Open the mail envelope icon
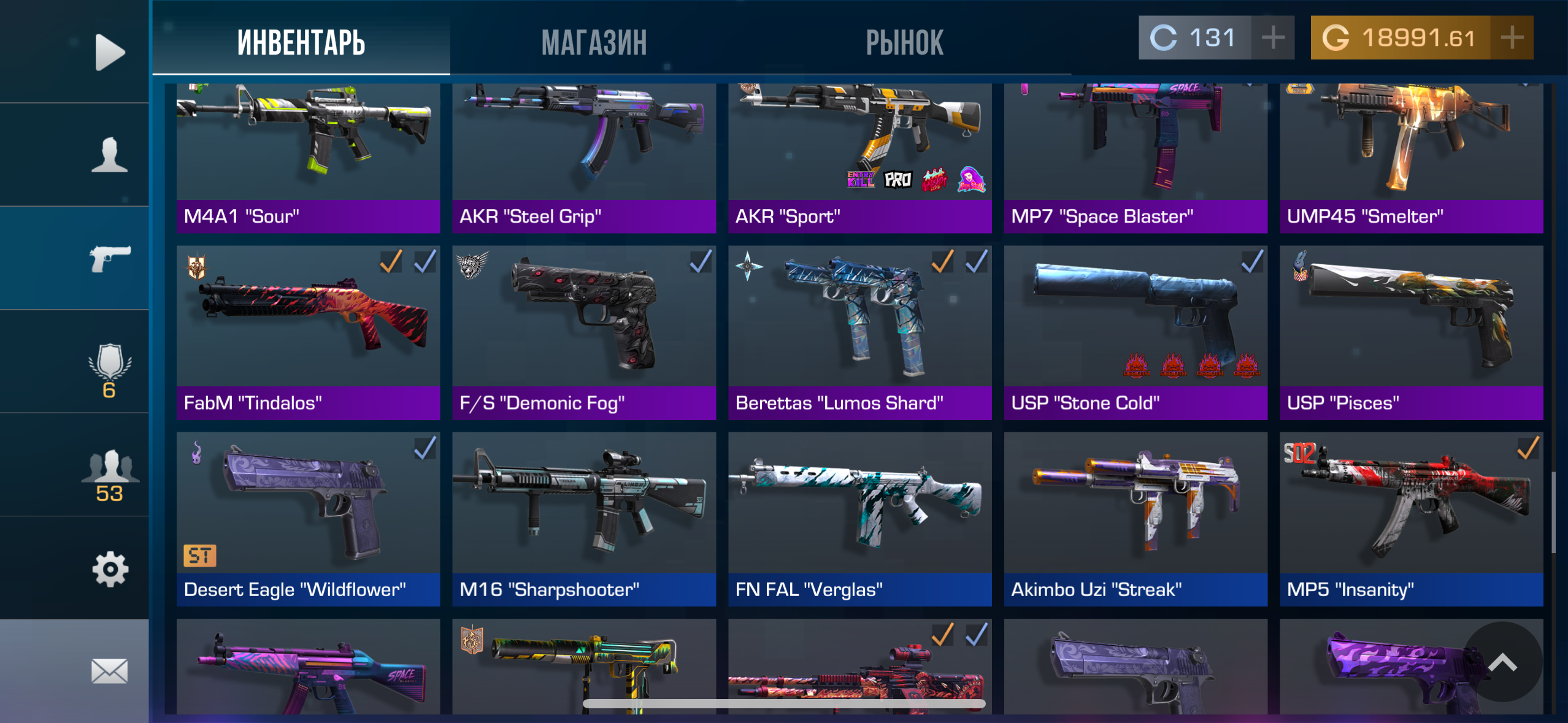1568x723 pixels. tap(109, 671)
